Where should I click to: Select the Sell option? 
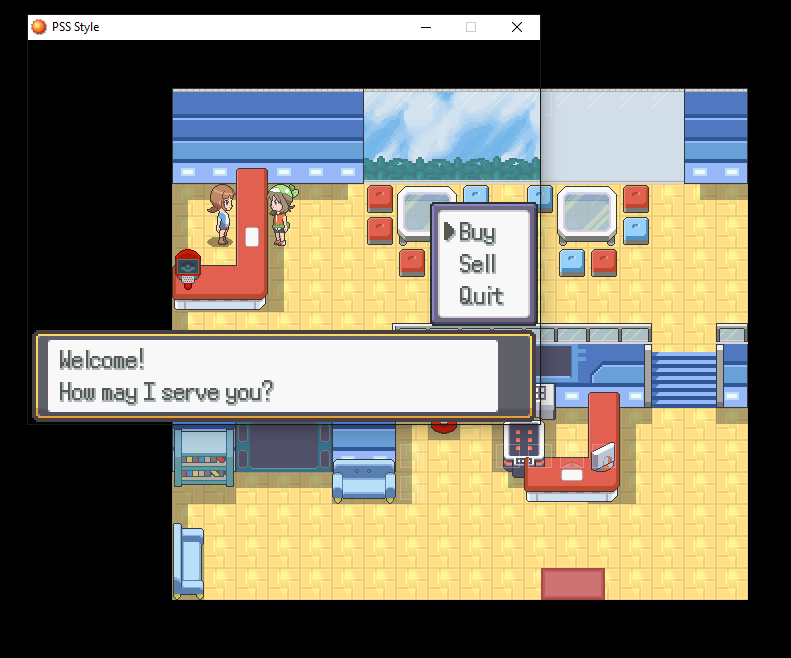click(x=477, y=264)
